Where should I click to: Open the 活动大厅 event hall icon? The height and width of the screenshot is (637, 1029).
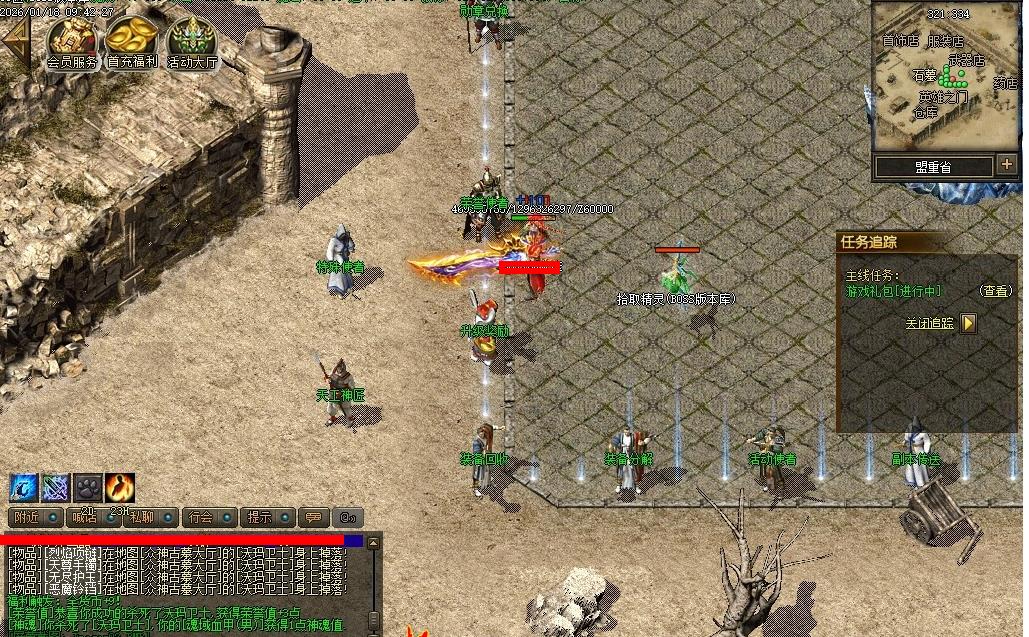[191, 40]
